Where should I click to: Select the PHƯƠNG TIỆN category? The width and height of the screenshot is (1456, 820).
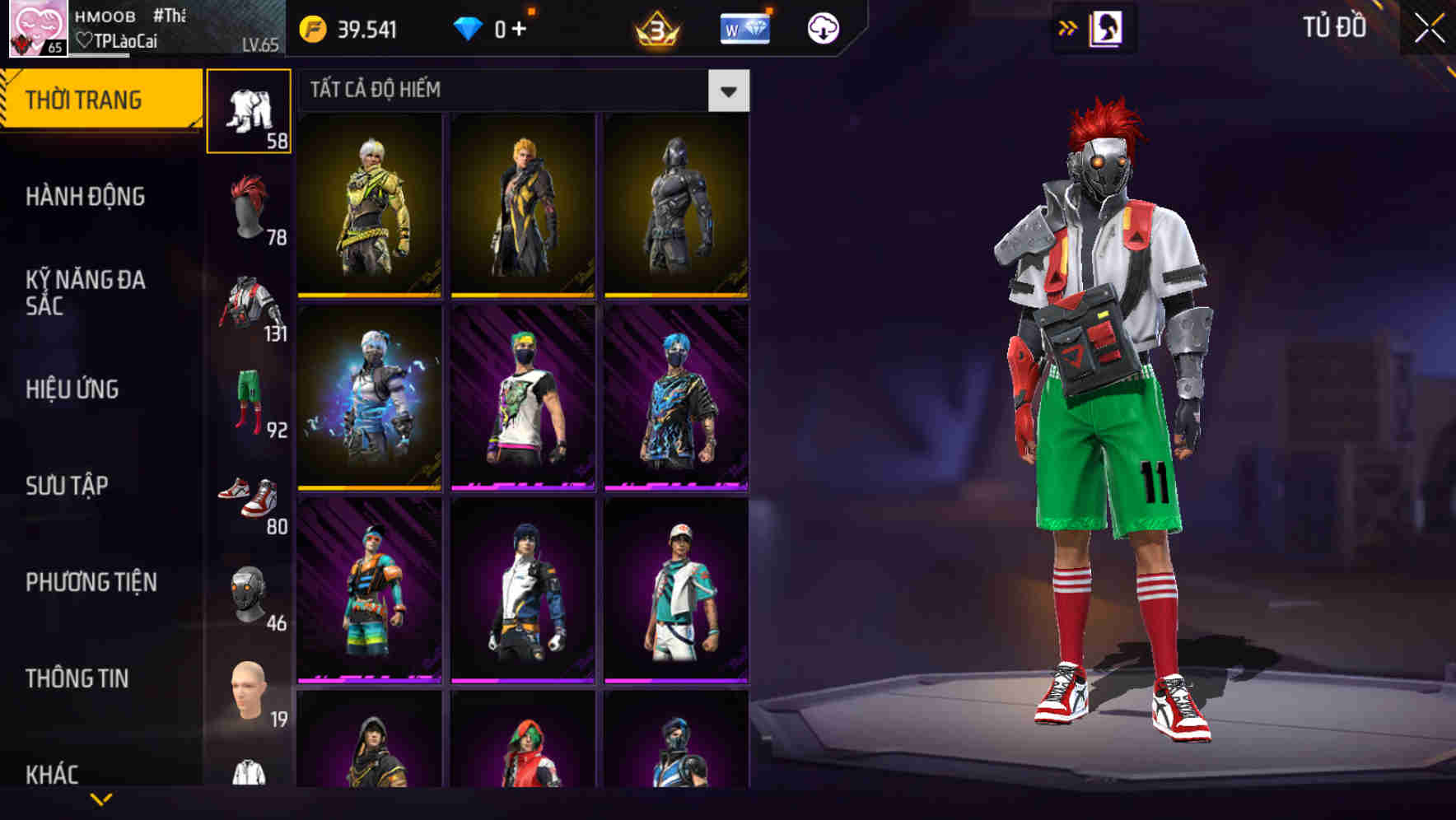pyautogui.click(x=91, y=582)
